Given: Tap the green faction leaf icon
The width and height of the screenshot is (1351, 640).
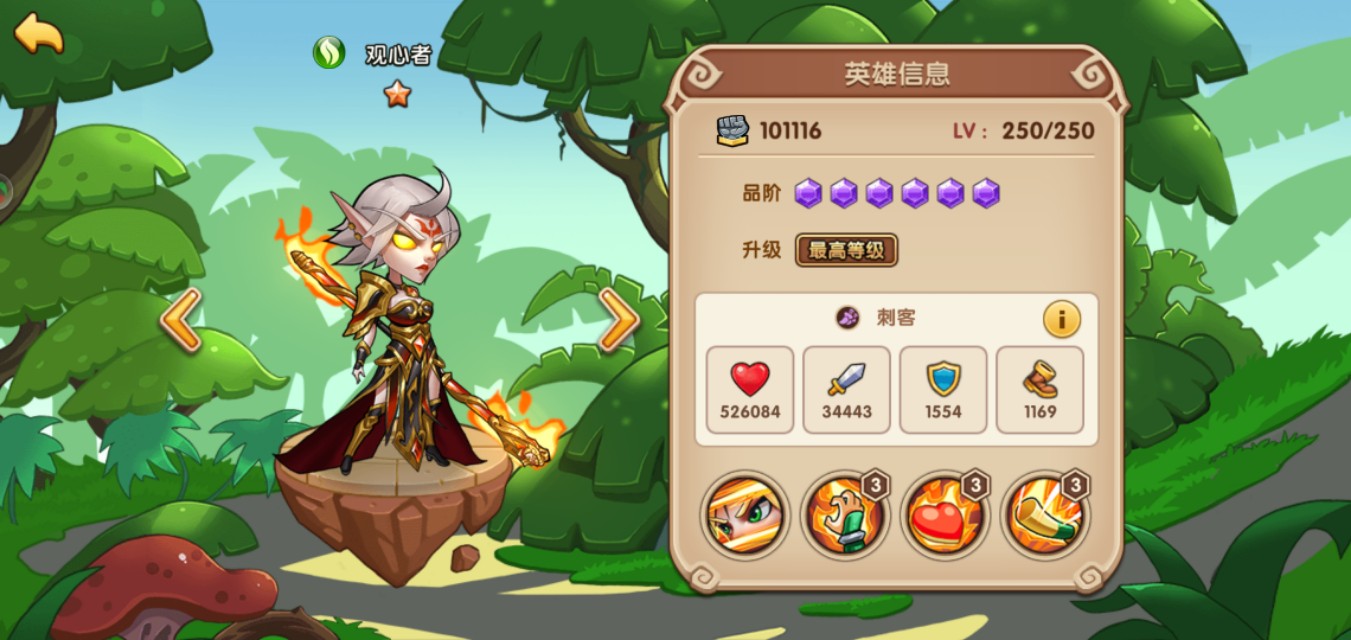Looking at the screenshot, I should coord(329,53).
